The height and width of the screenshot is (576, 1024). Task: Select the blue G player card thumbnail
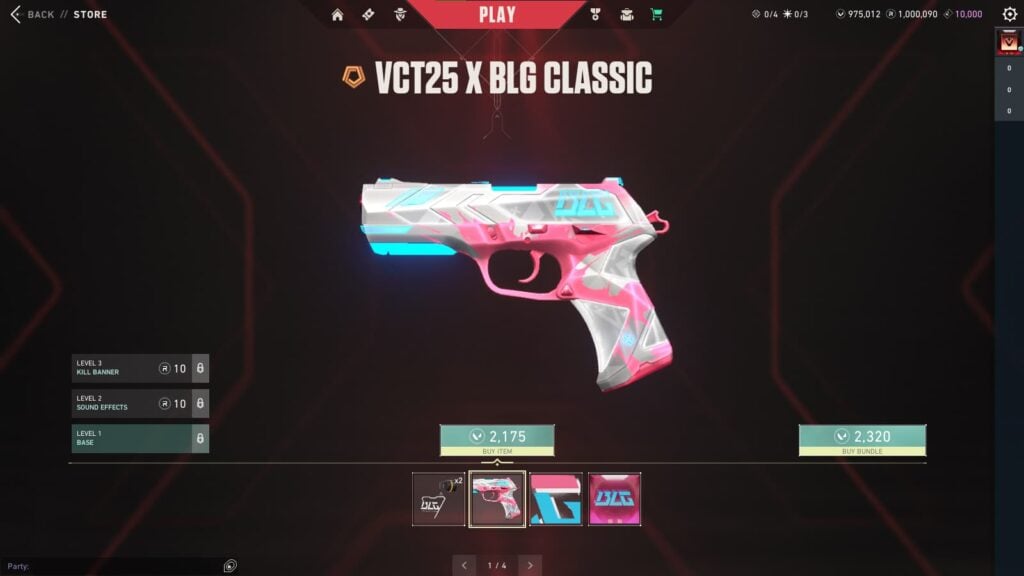[x=556, y=499]
